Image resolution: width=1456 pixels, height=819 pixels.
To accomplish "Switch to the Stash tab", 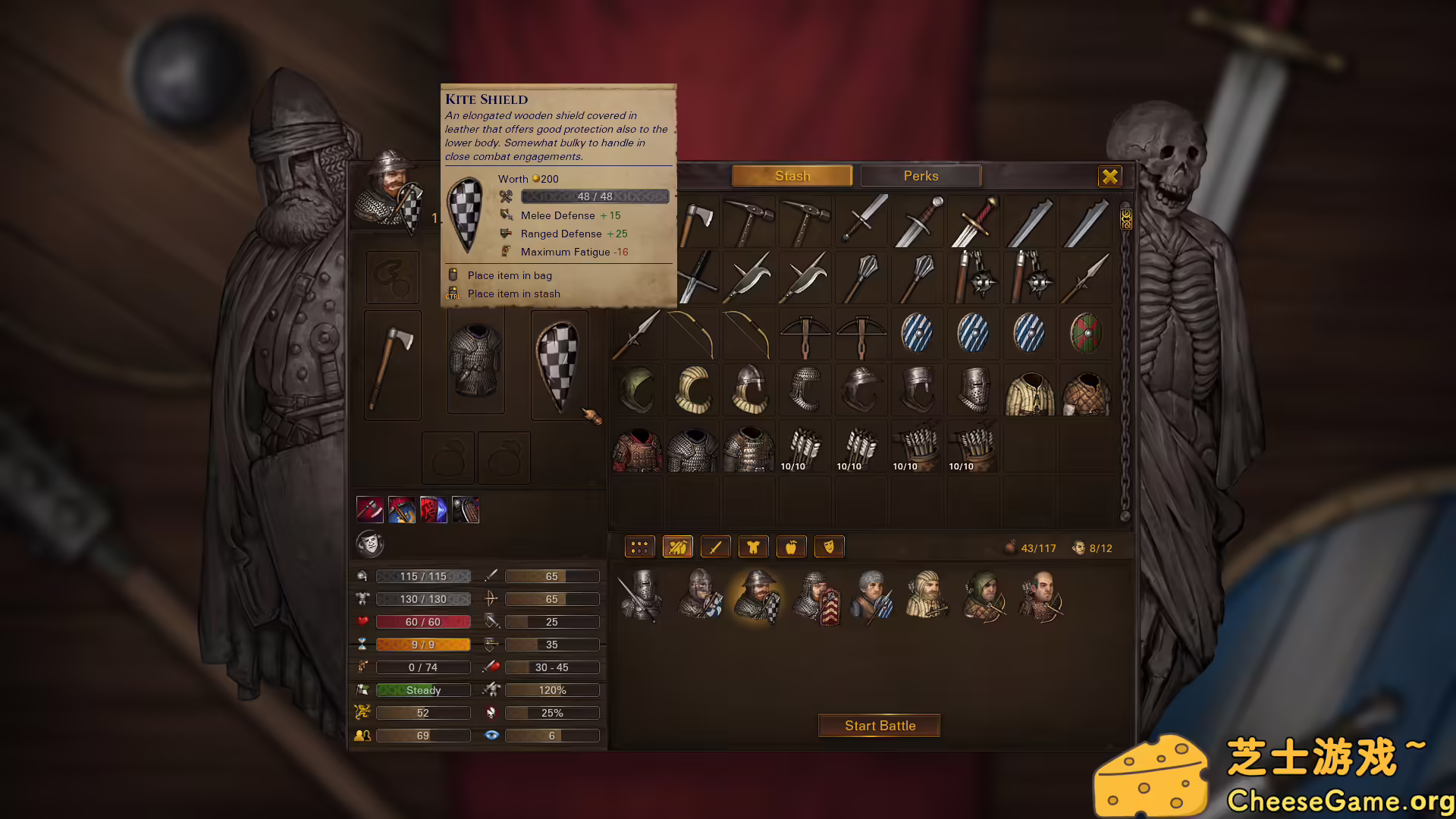I will pyautogui.click(x=792, y=176).
